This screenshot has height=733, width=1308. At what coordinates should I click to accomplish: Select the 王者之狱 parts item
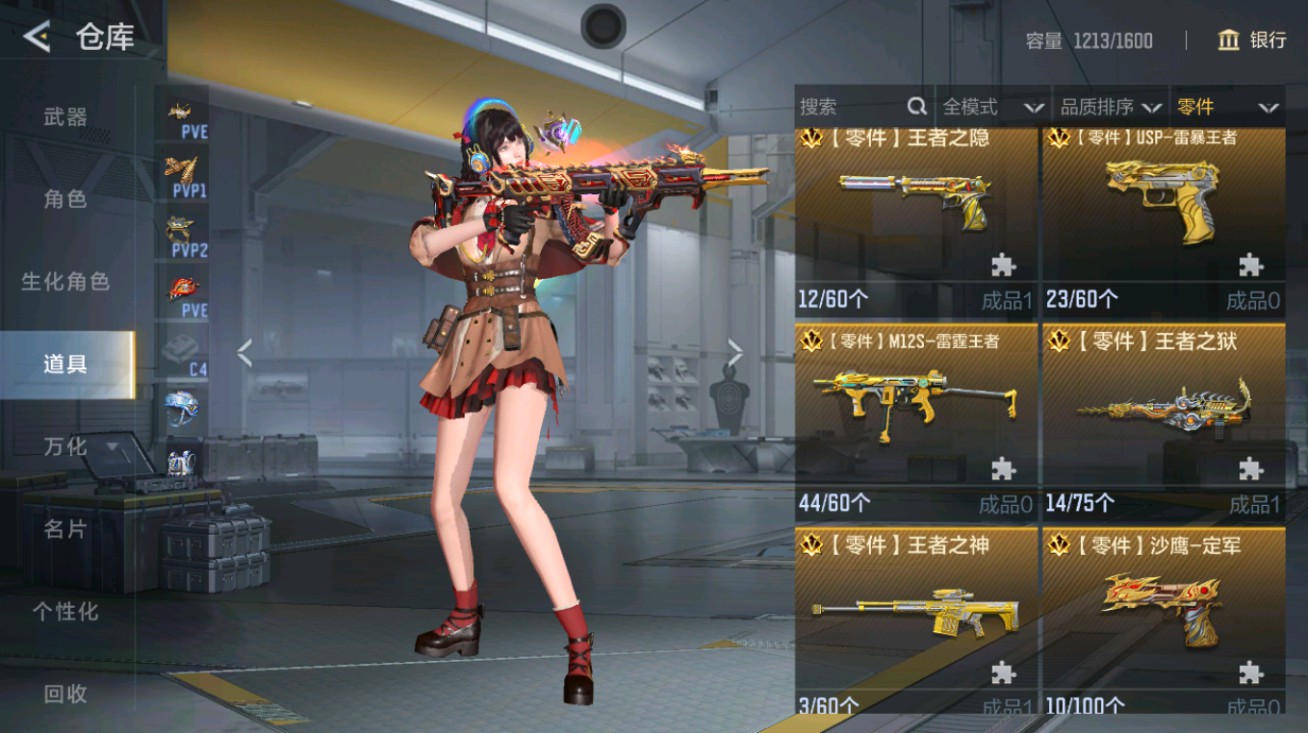coord(1164,415)
